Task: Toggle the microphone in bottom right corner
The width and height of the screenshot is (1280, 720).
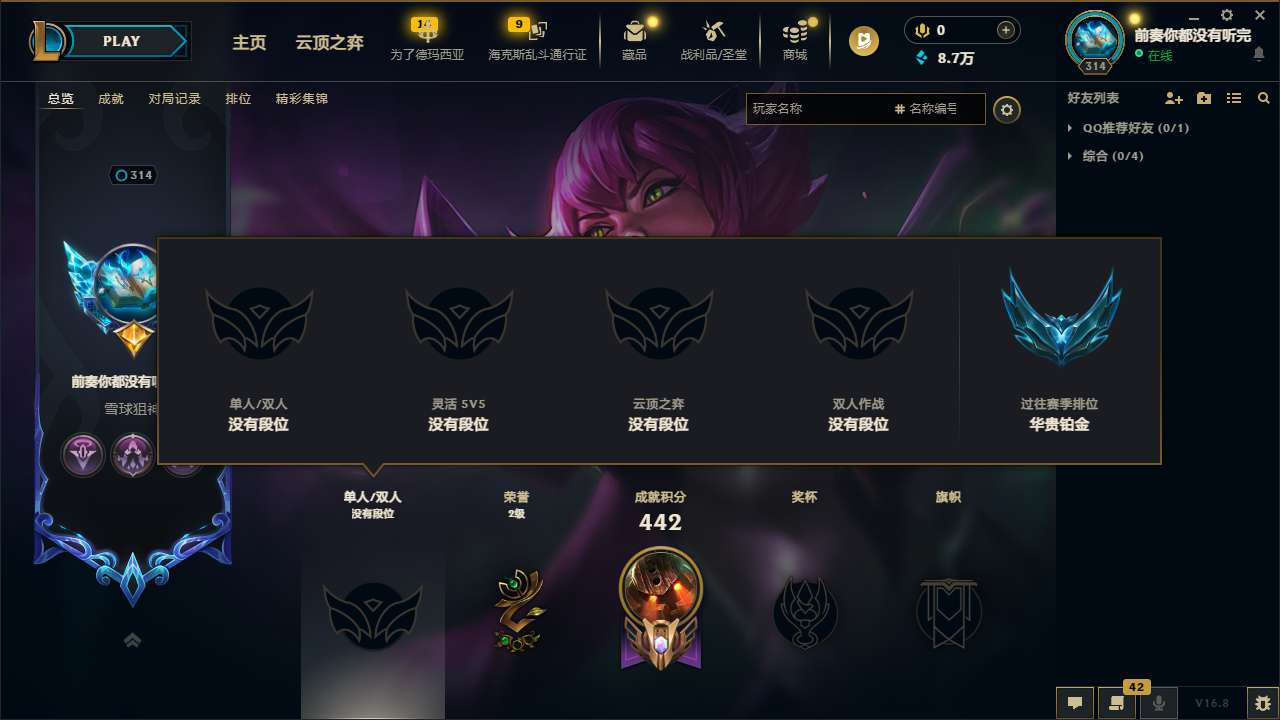Action: coord(1158,703)
